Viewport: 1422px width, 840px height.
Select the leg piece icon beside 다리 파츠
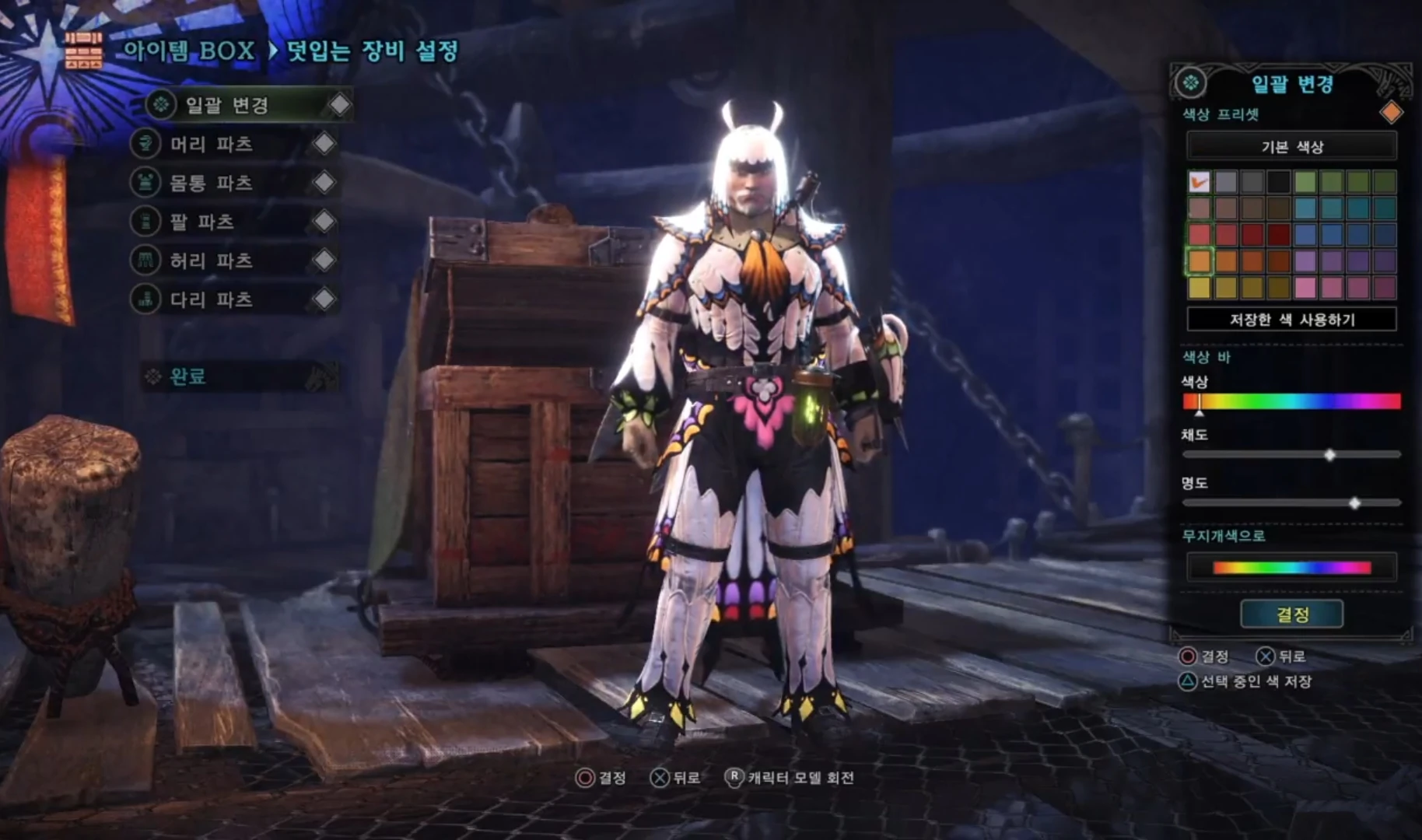147,299
